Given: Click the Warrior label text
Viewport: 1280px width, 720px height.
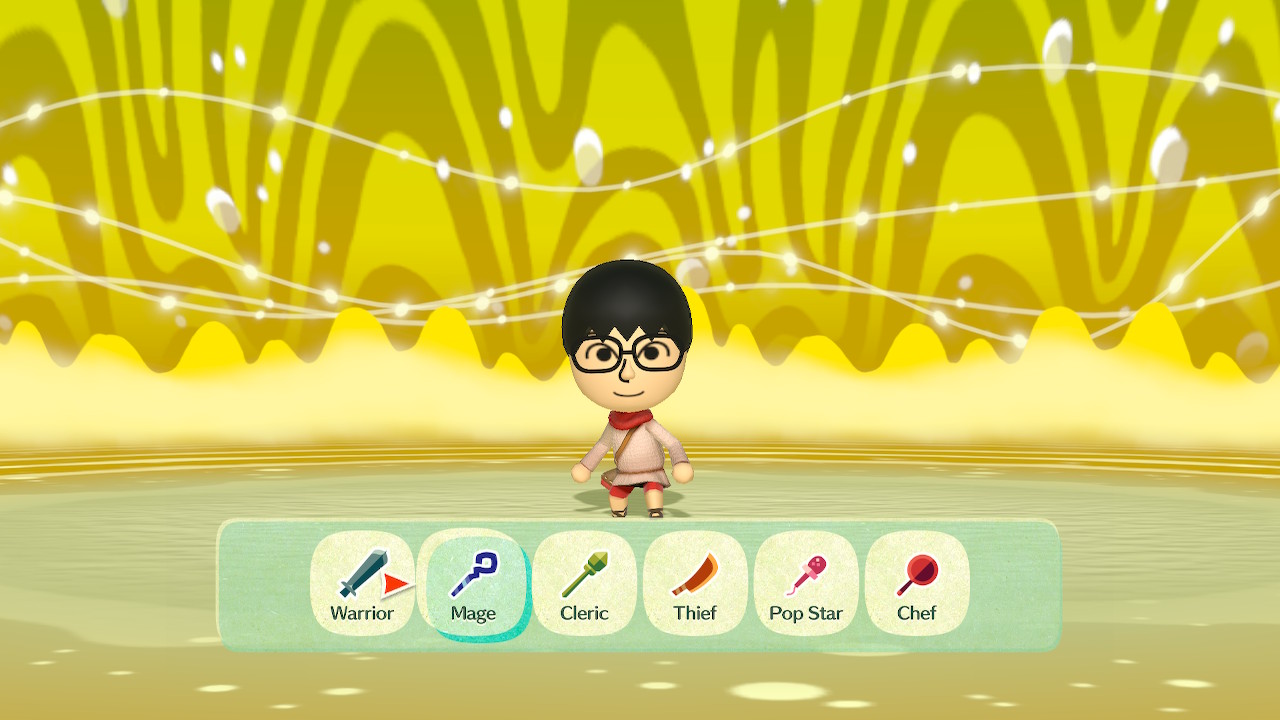Looking at the screenshot, I should point(361,614).
